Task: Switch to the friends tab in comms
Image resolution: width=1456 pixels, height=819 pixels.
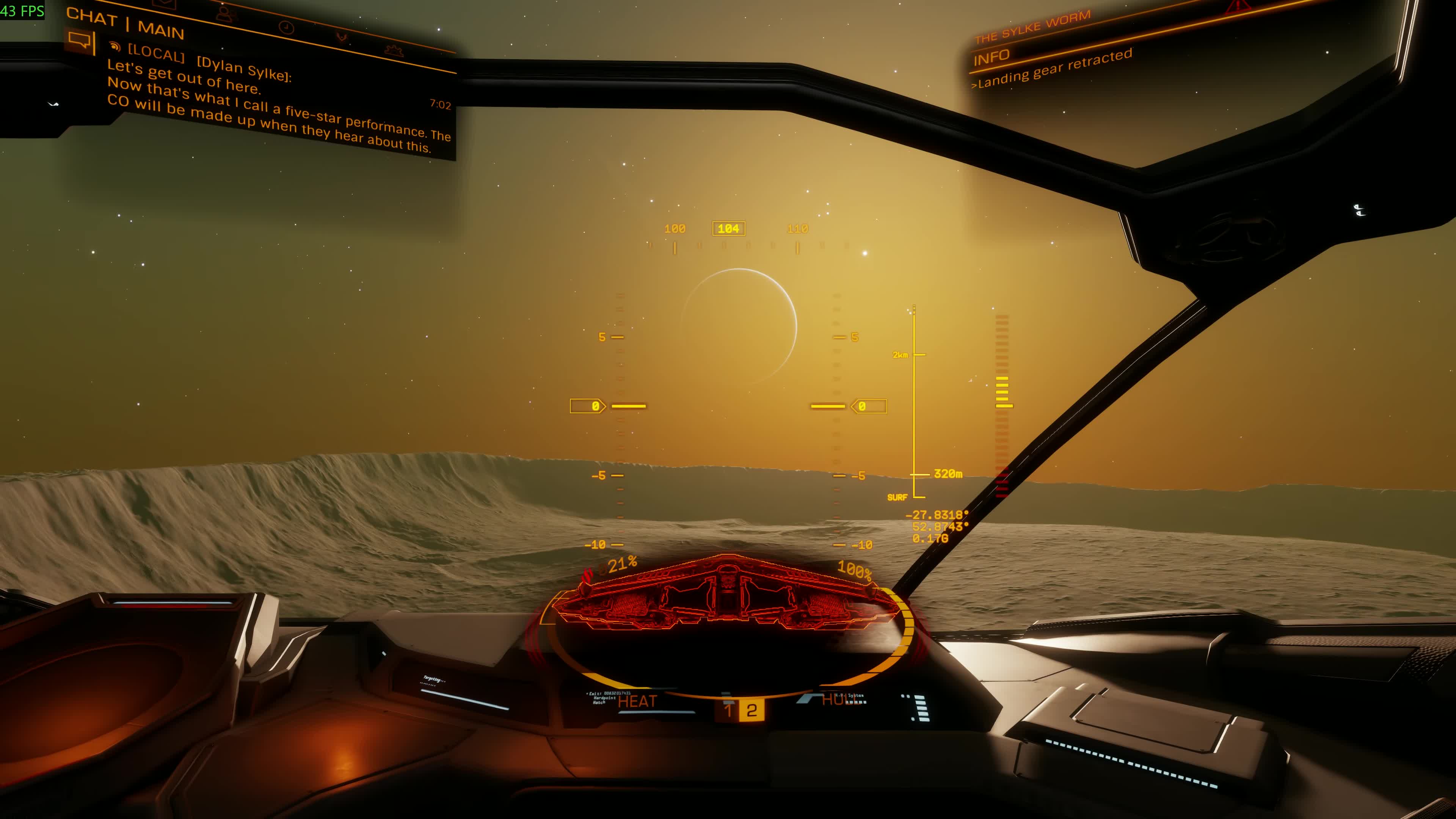Action: (x=225, y=14)
